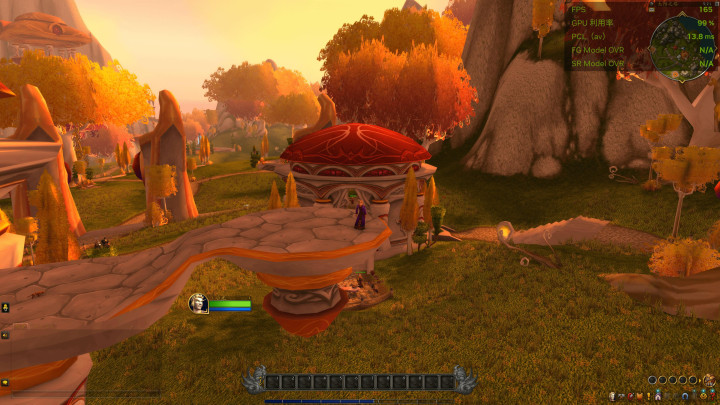Open the main backpack bag

(709, 380)
